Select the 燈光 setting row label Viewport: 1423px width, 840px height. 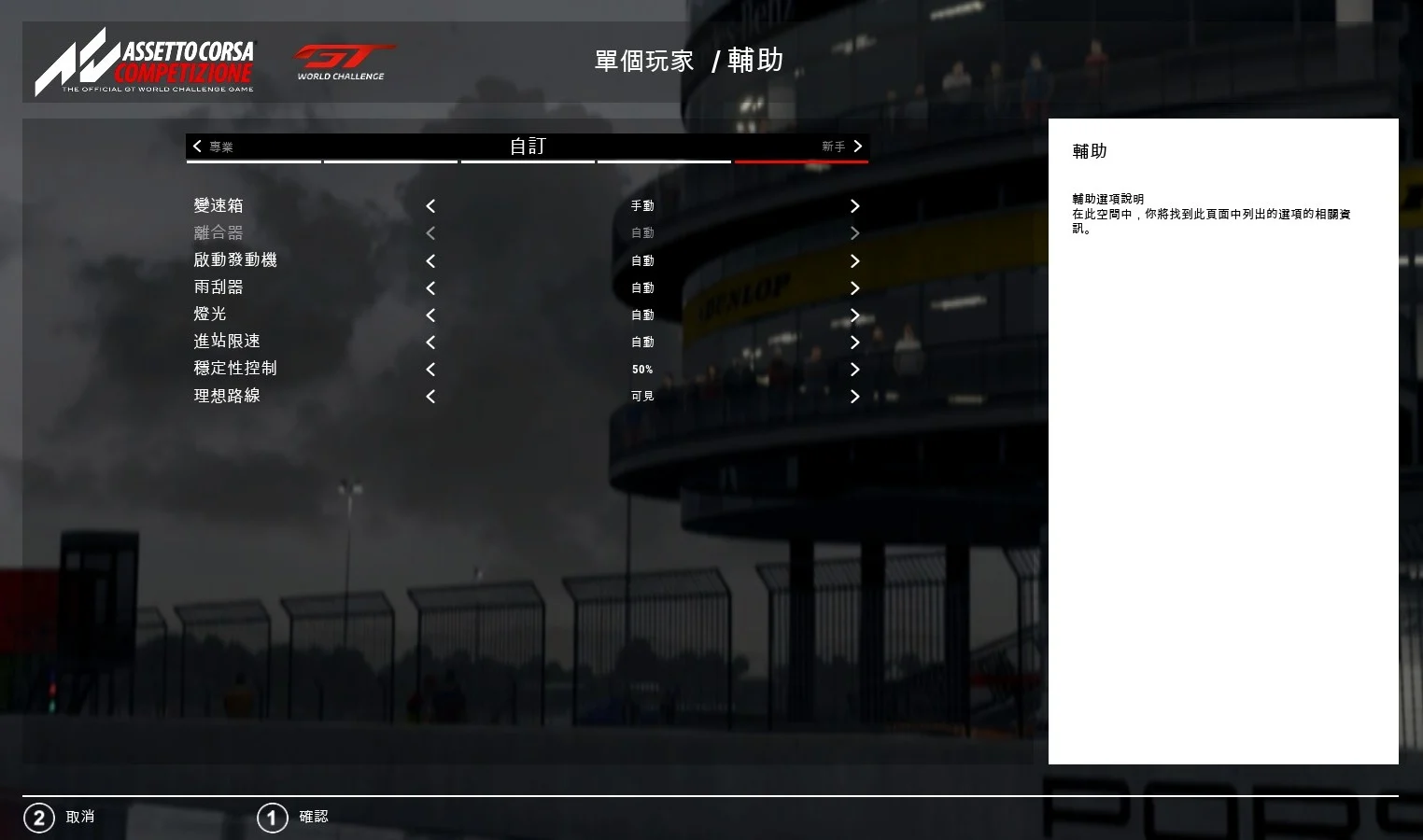(x=210, y=314)
